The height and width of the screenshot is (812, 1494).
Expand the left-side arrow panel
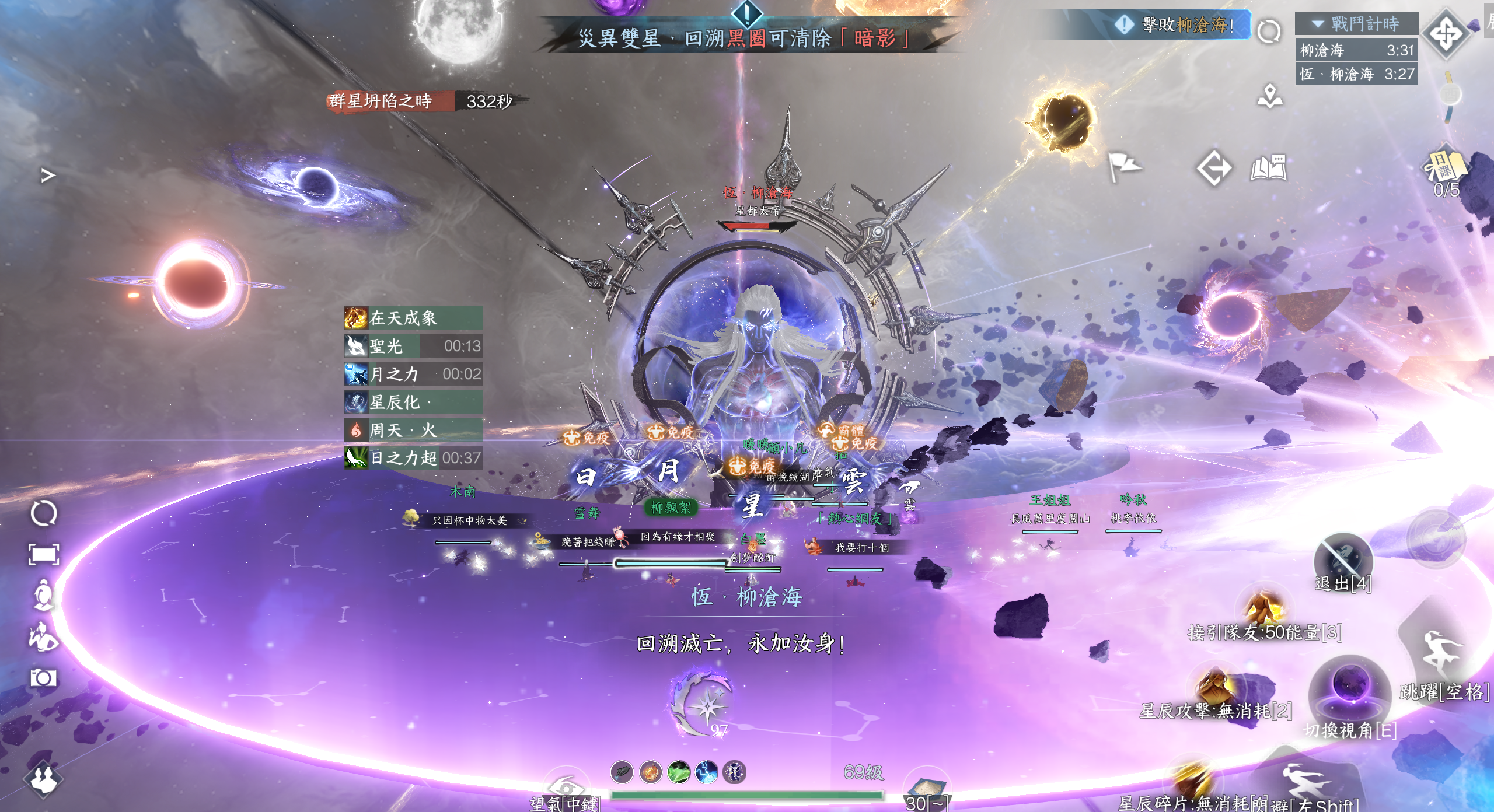[47, 175]
